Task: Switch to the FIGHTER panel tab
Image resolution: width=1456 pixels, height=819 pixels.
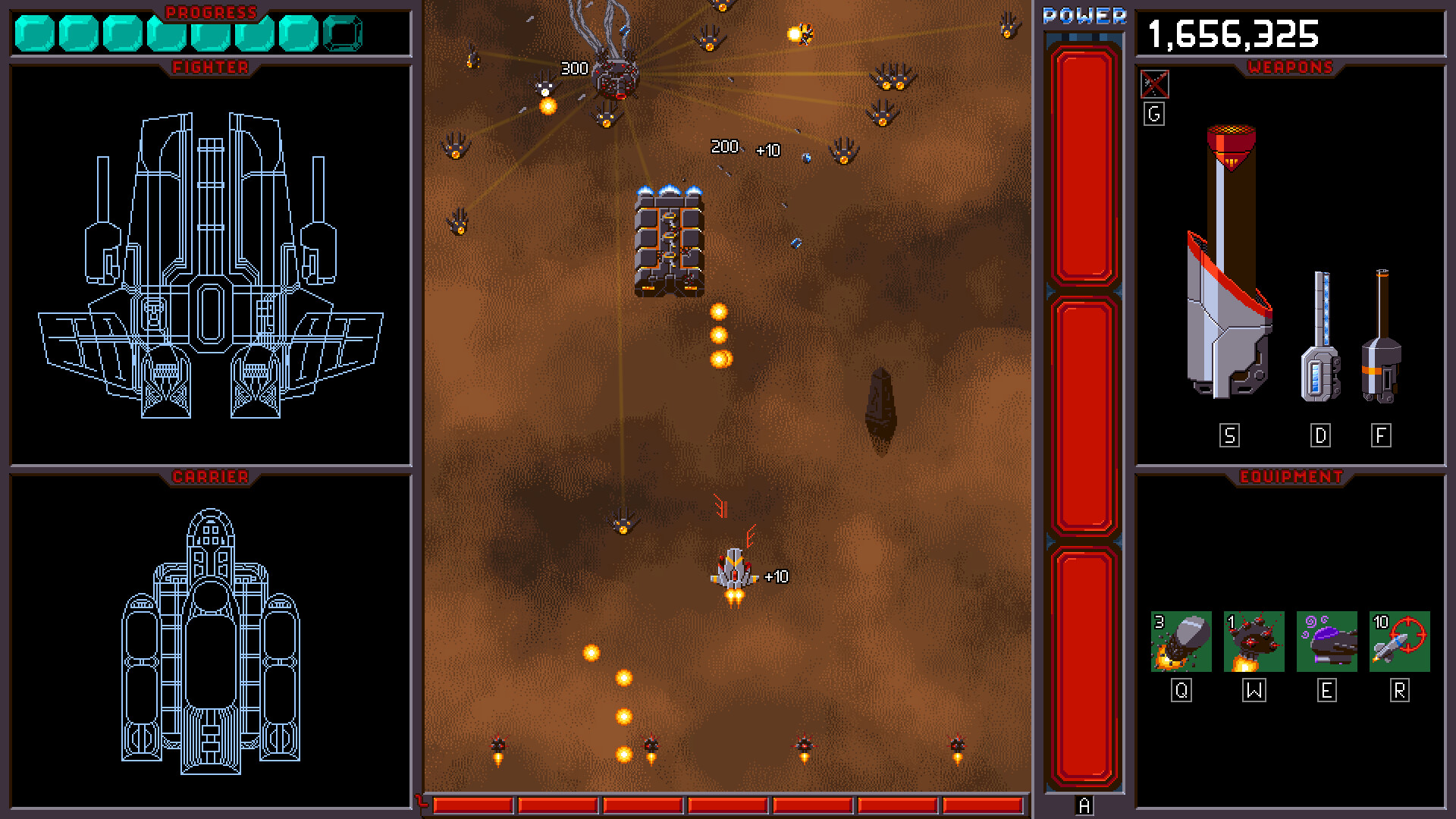Action: tap(209, 67)
